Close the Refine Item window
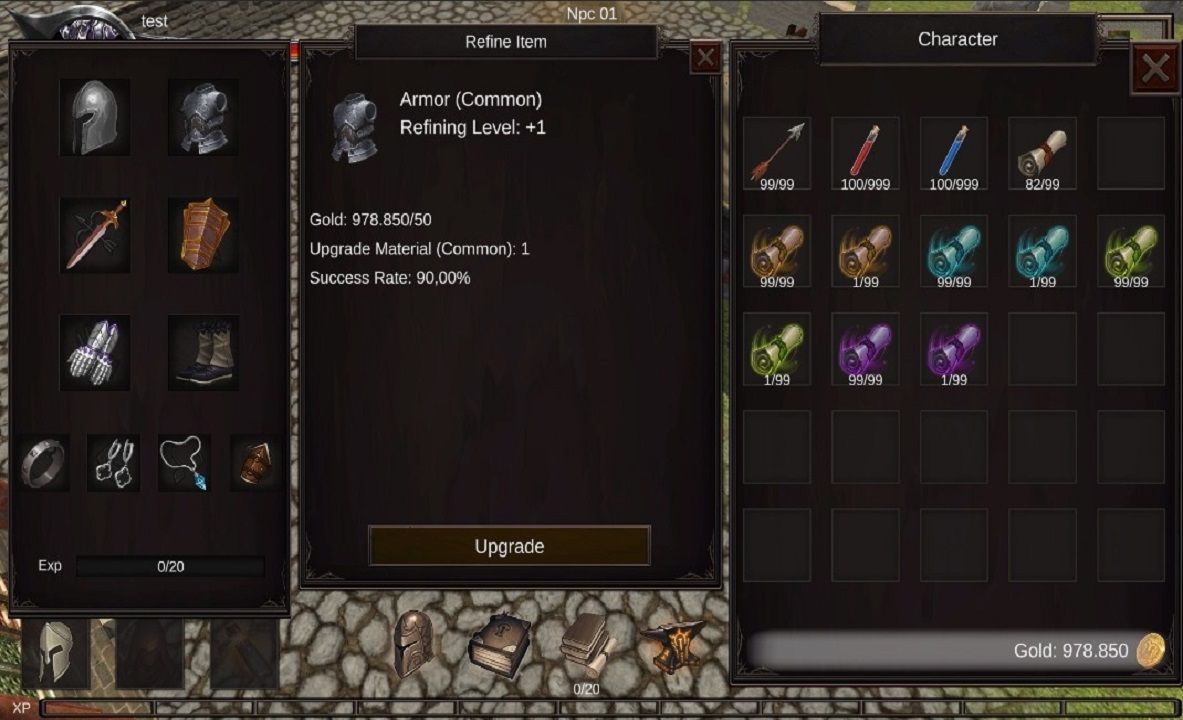 coord(705,58)
